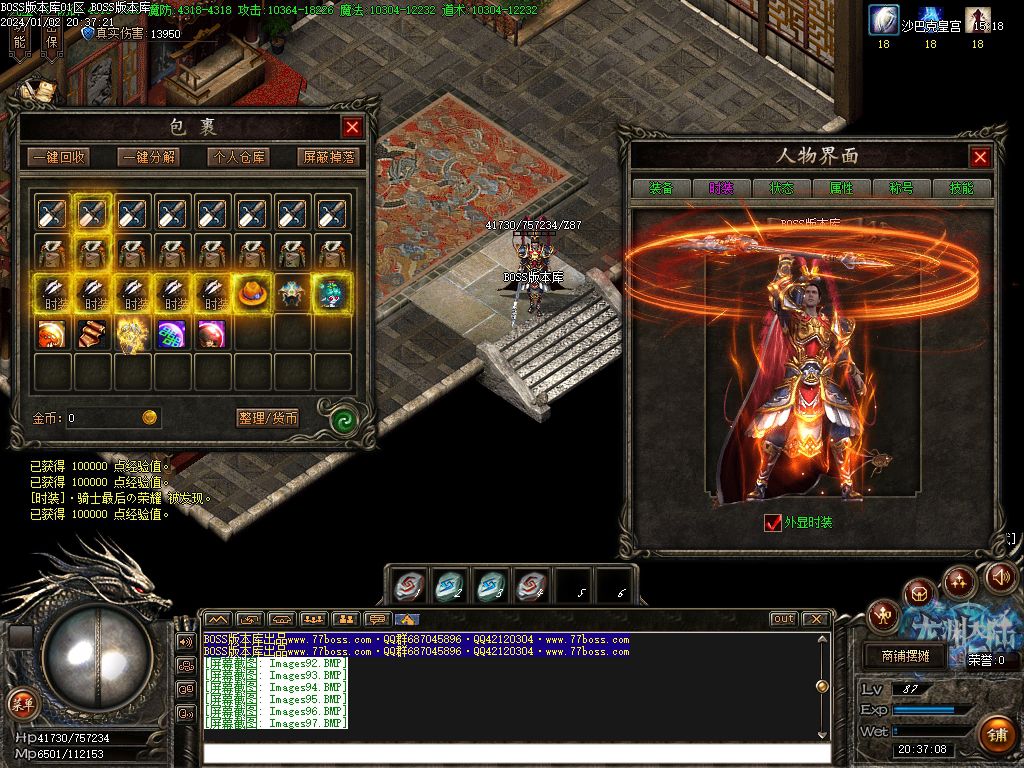This screenshot has height=768, width=1024.
Task: Select the scroll item in the bag
Action: click(x=92, y=334)
